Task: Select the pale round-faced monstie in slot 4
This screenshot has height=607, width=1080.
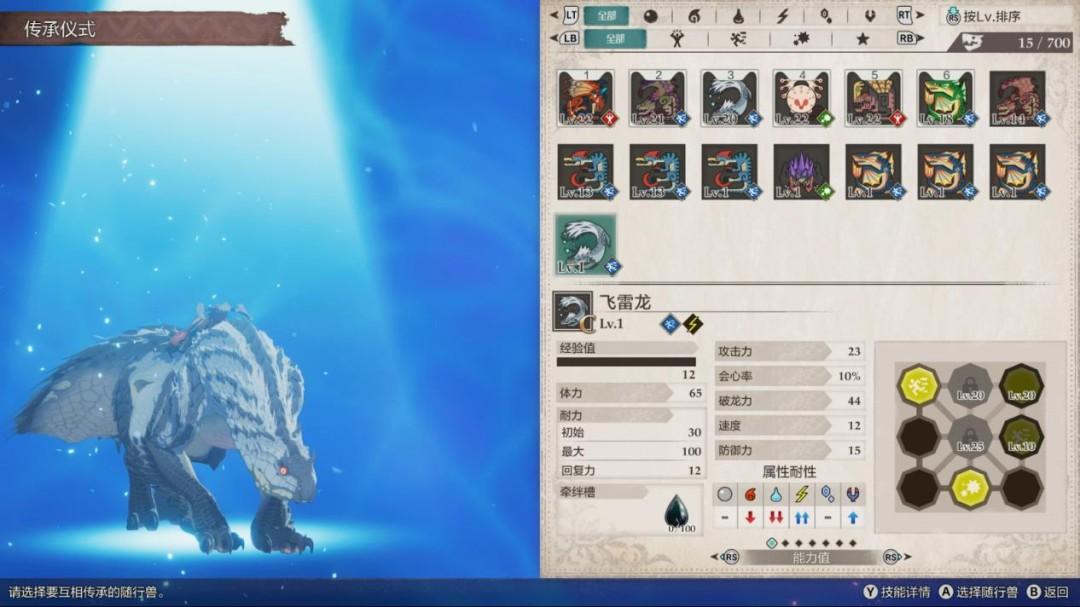Action: tap(802, 98)
